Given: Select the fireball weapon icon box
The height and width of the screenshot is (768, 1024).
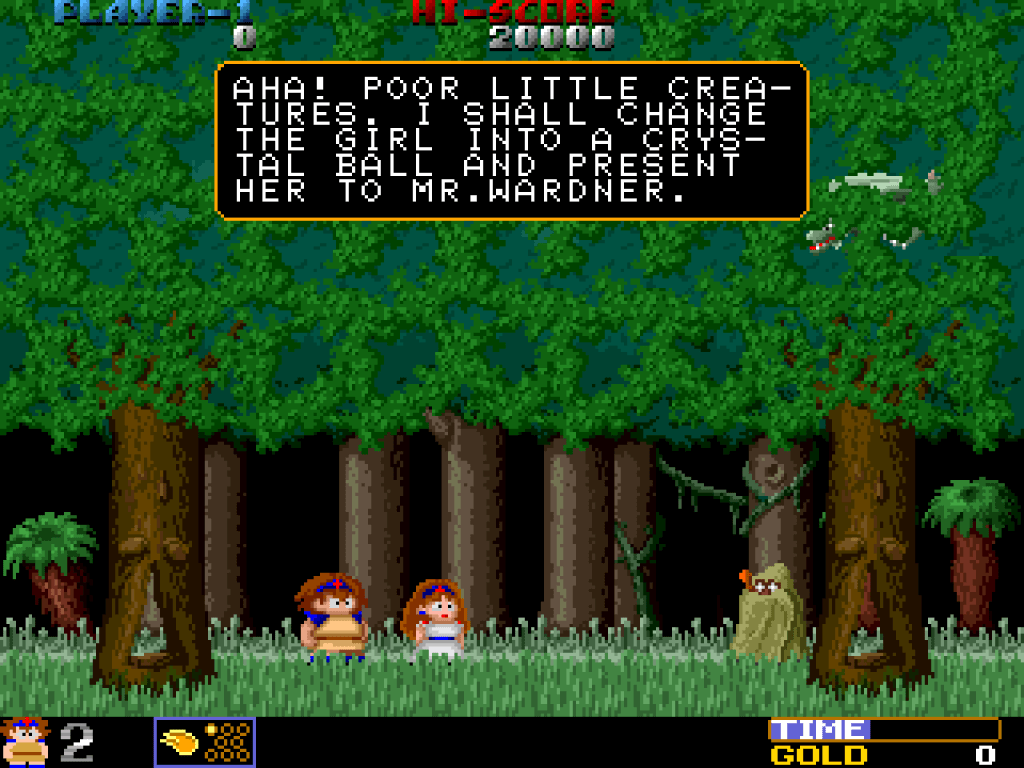Looking at the screenshot, I should click(205, 742).
